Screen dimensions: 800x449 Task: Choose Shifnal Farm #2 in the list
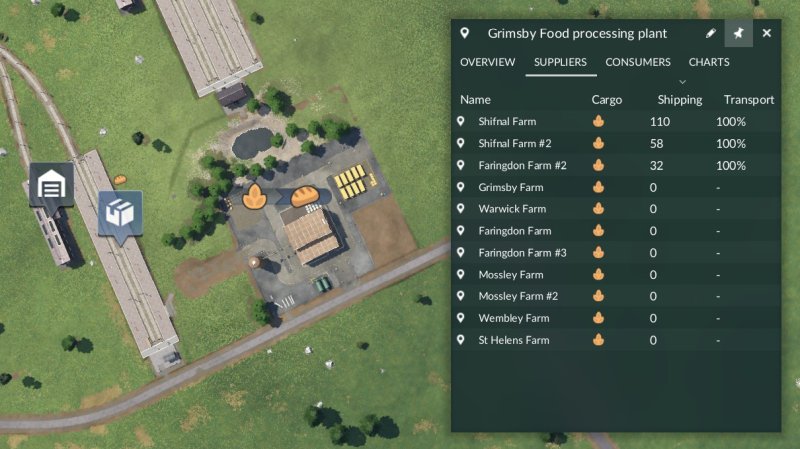[x=515, y=143]
